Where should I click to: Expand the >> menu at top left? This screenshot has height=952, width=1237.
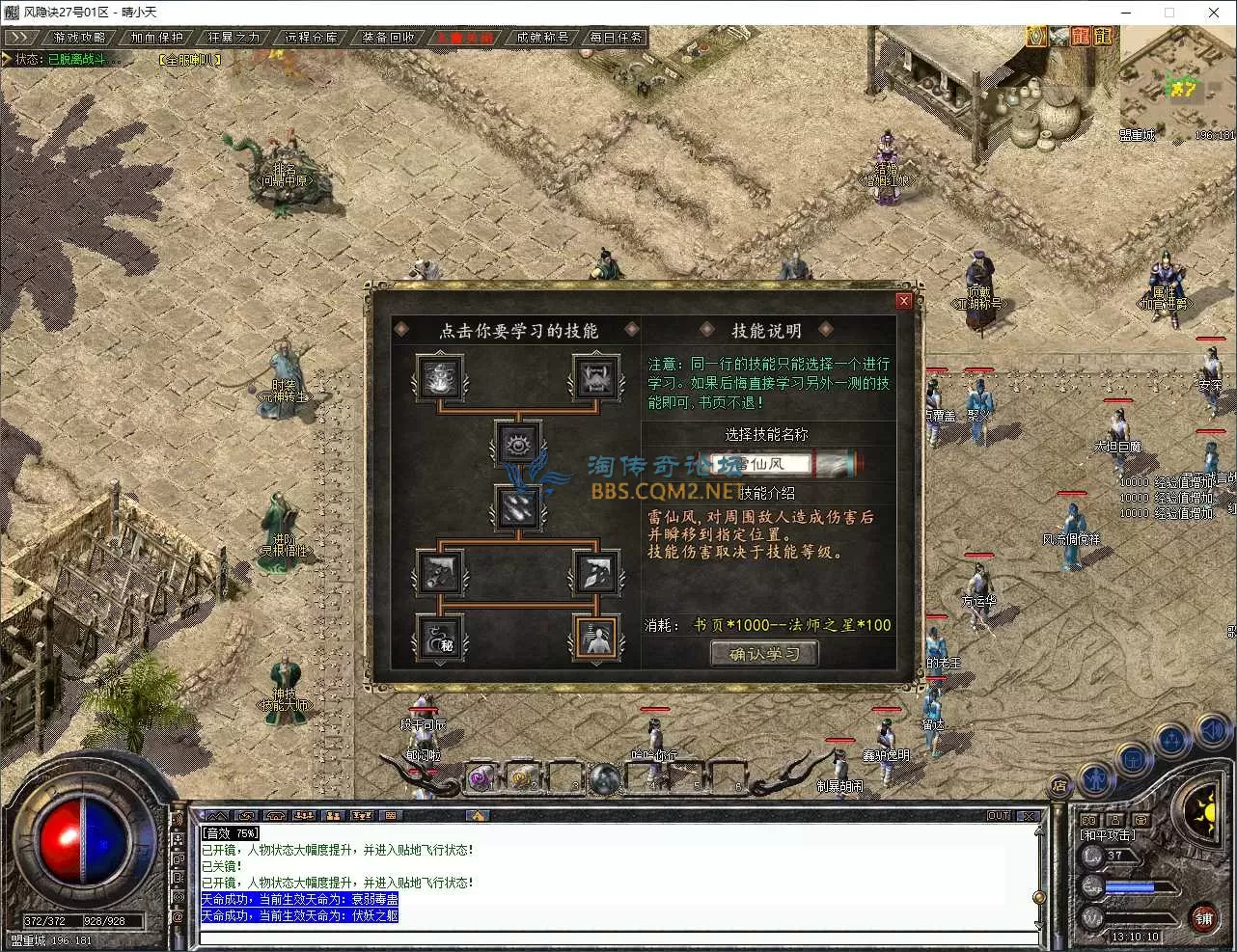pos(21,36)
